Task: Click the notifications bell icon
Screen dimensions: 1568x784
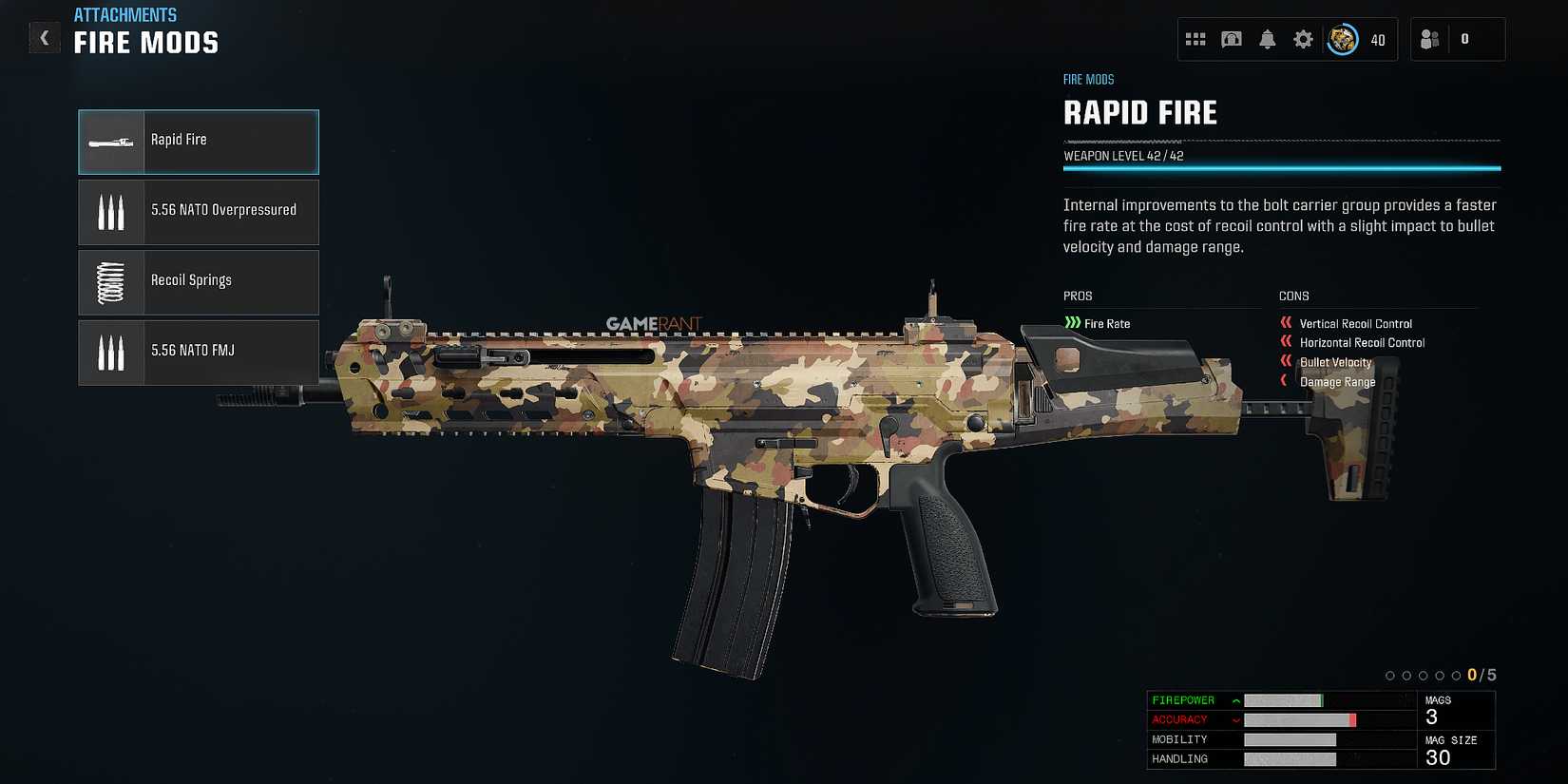Action: [1267, 39]
